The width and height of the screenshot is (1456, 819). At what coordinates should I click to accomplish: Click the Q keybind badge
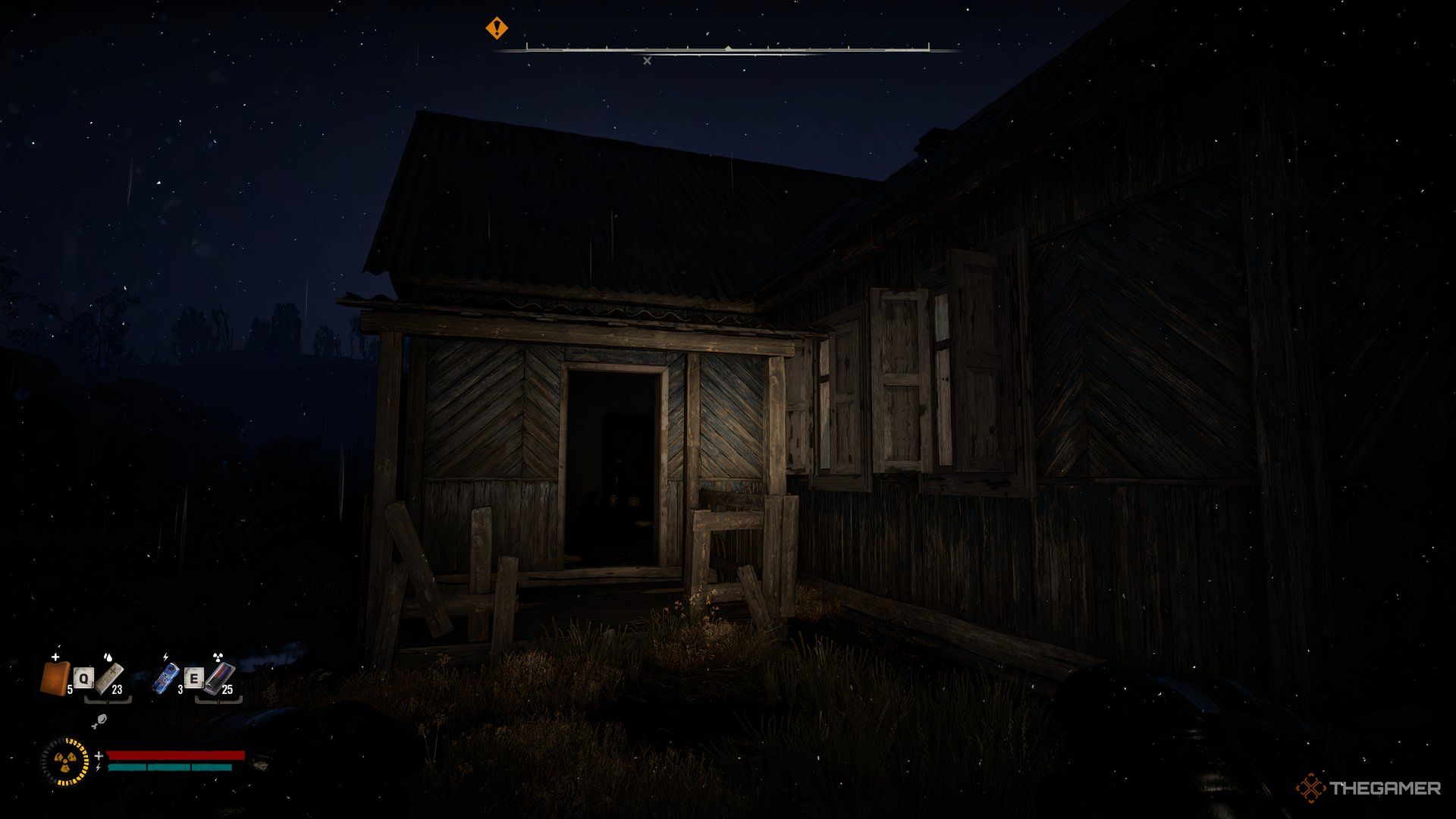click(x=83, y=678)
